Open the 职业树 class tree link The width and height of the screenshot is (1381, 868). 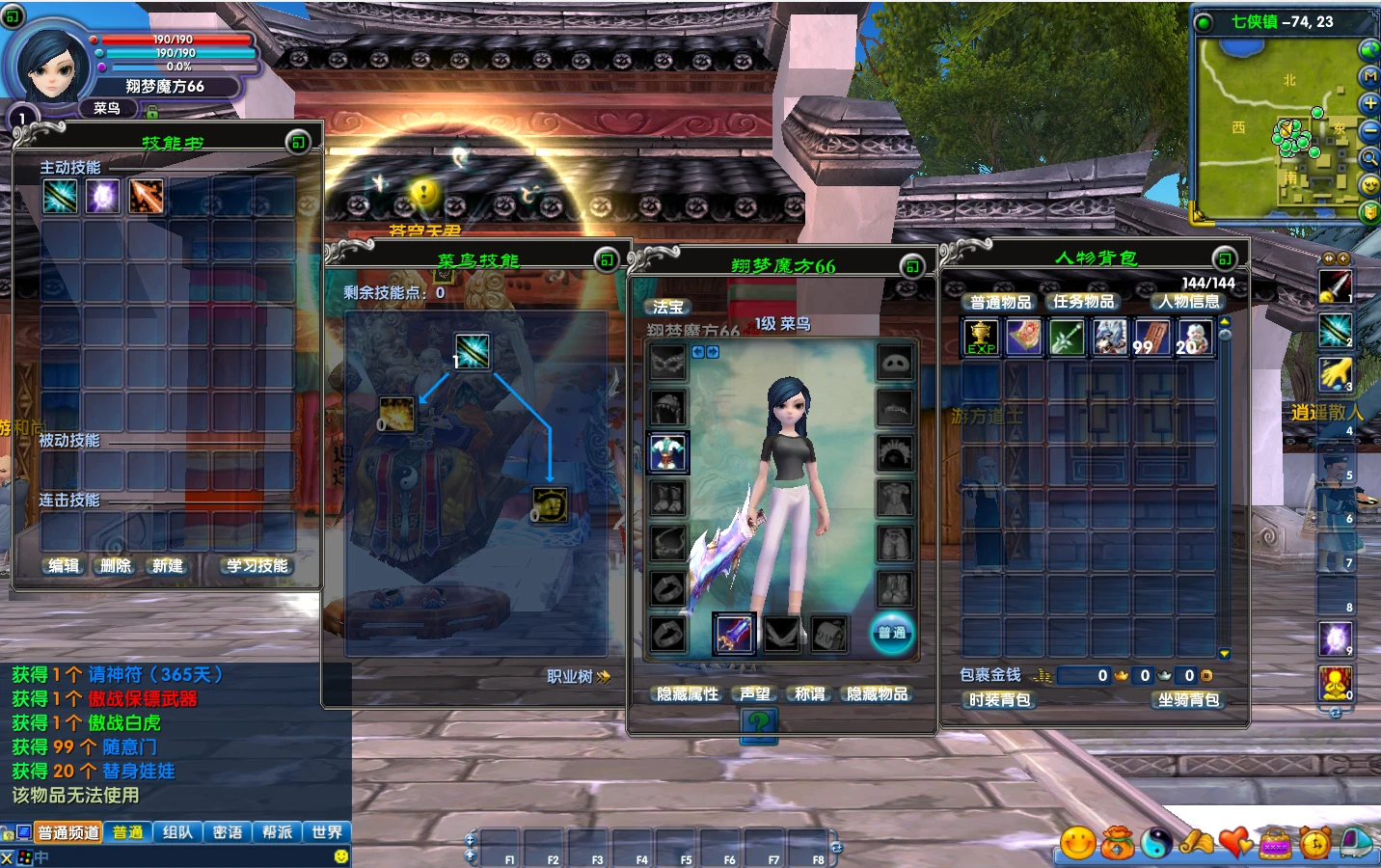pos(579,677)
